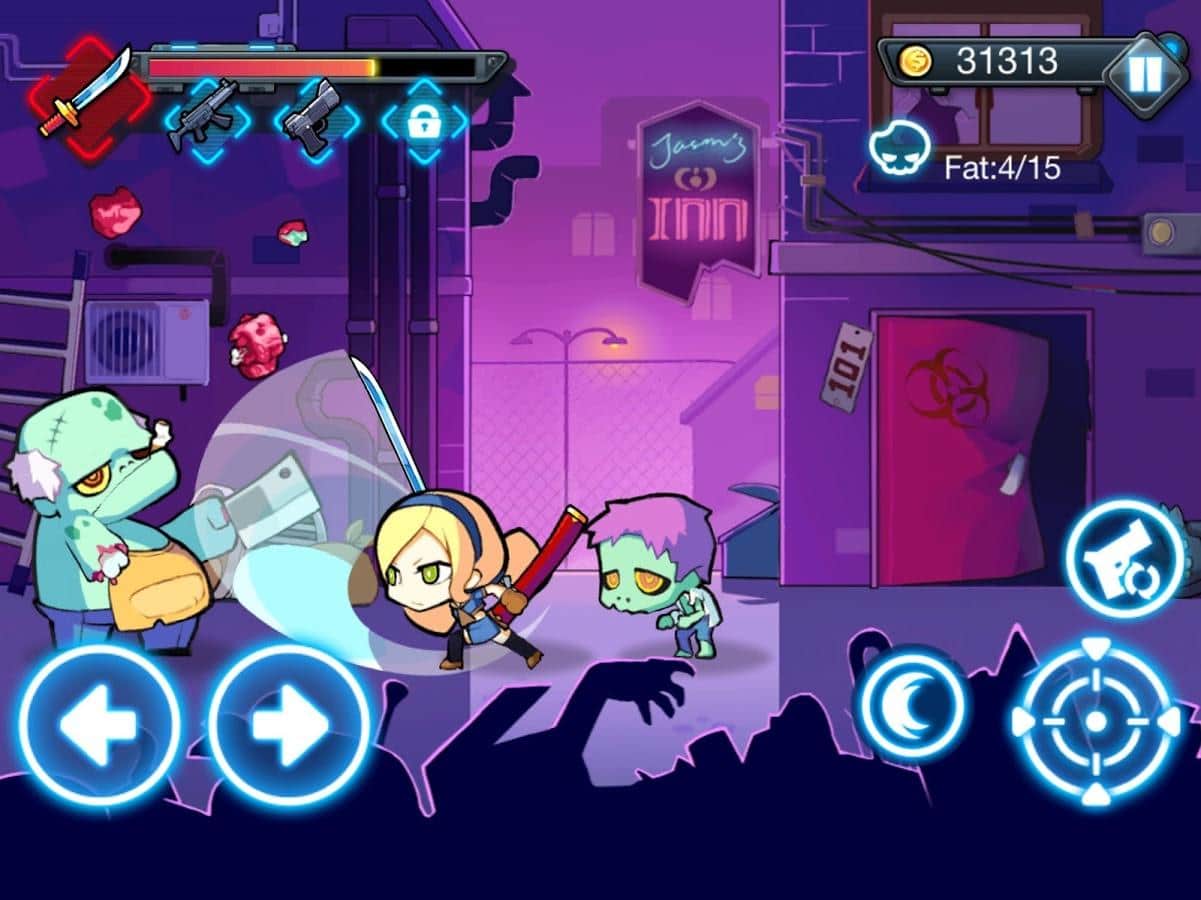Switch to the submachine gun

pos(207,119)
